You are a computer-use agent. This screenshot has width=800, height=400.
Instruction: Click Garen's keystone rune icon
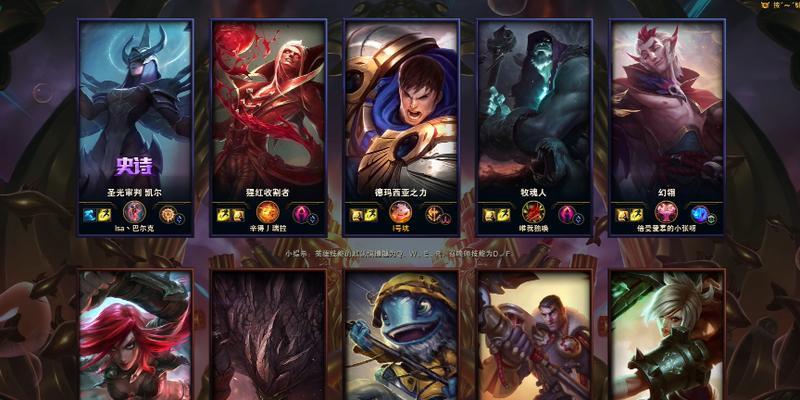(x=400, y=212)
